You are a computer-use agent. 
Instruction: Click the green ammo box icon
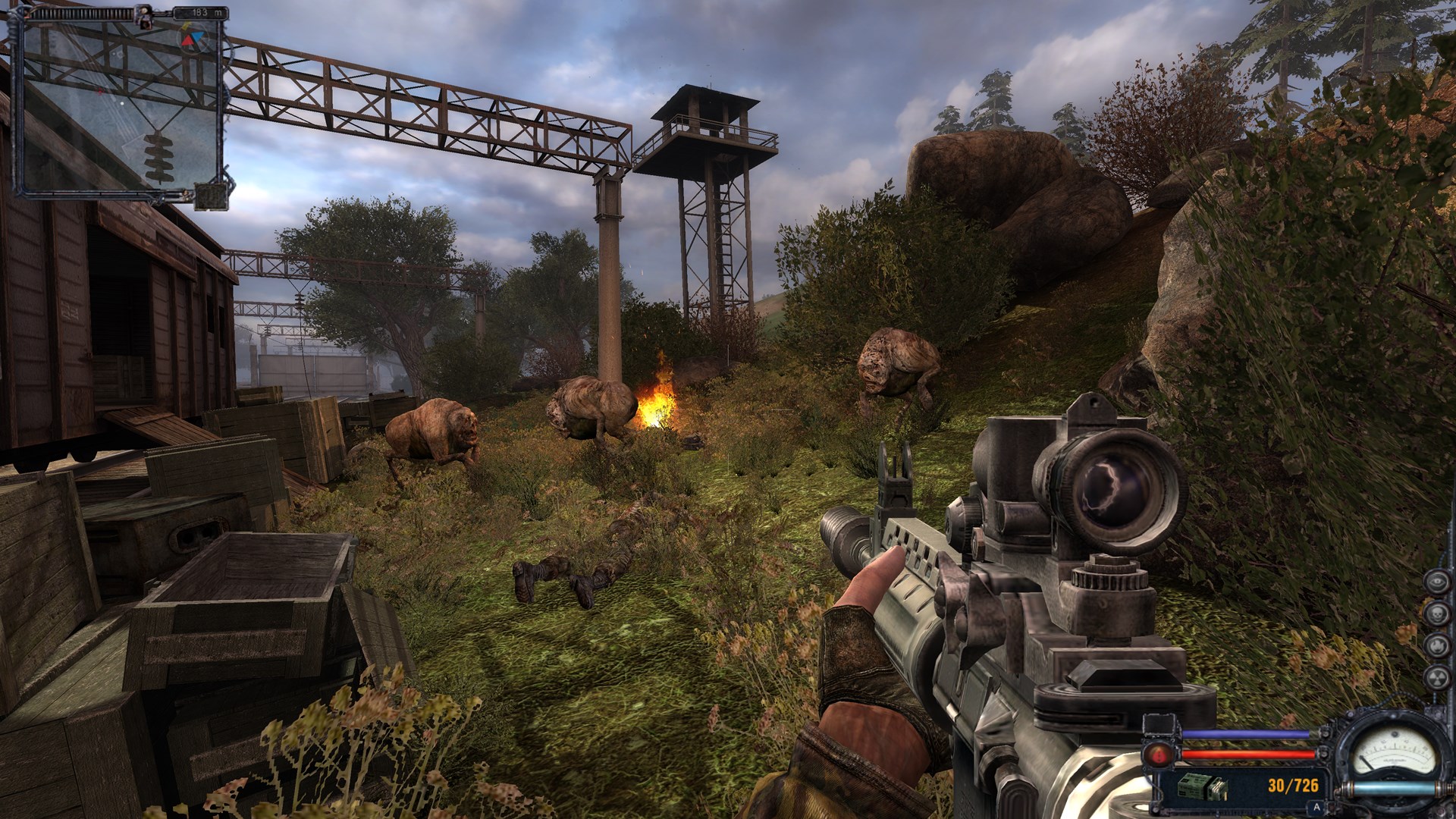1202,787
